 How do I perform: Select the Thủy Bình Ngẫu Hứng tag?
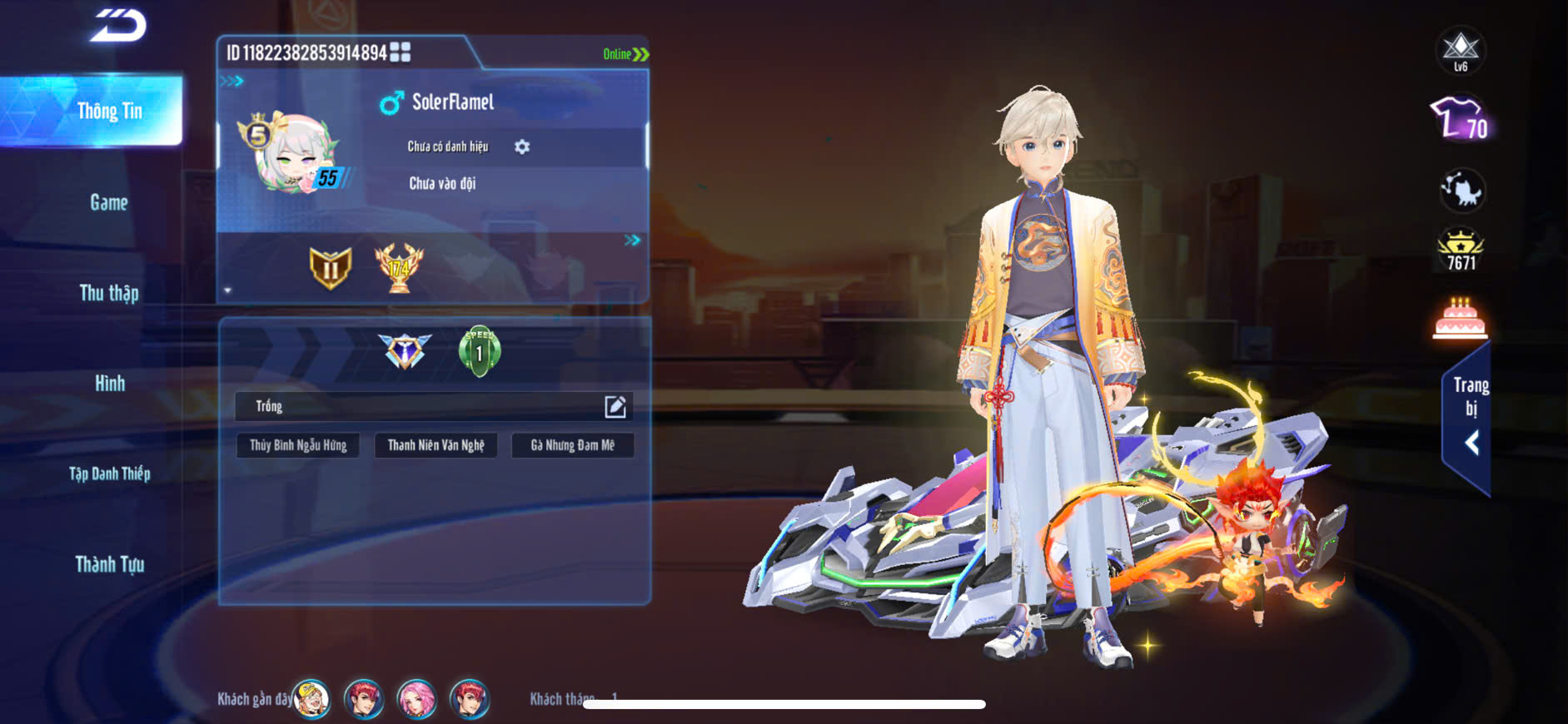(298, 445)
